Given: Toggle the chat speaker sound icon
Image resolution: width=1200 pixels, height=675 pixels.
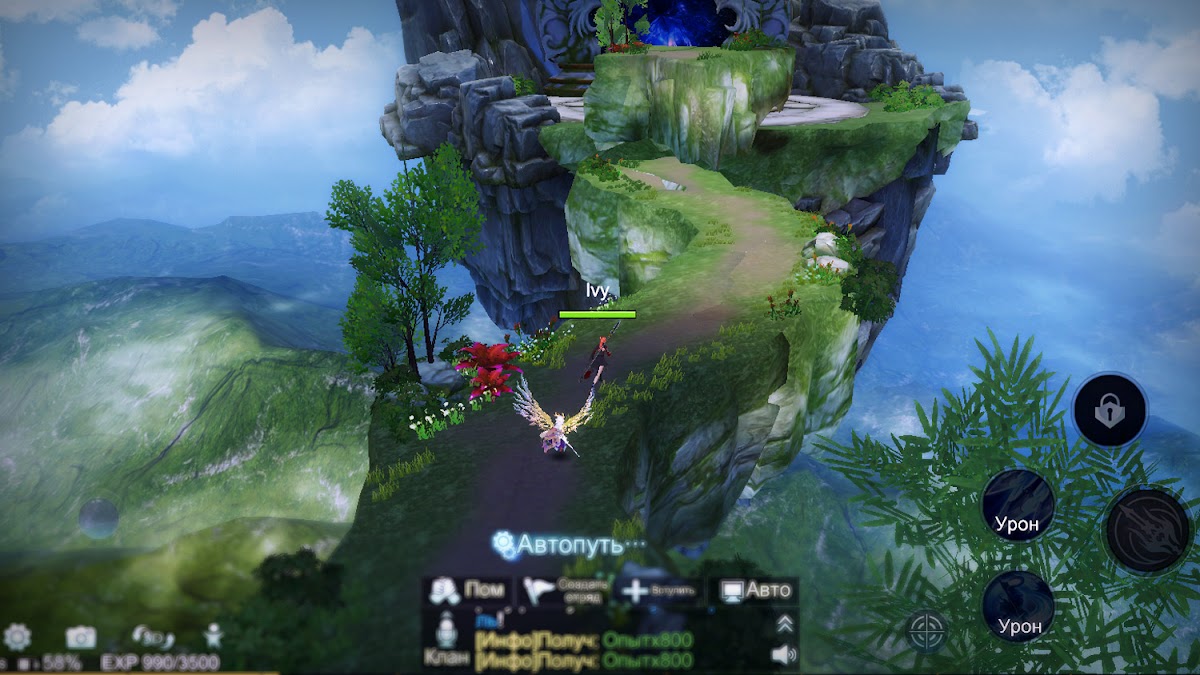Looking at the screenshot, I should (x=785, y=655).
